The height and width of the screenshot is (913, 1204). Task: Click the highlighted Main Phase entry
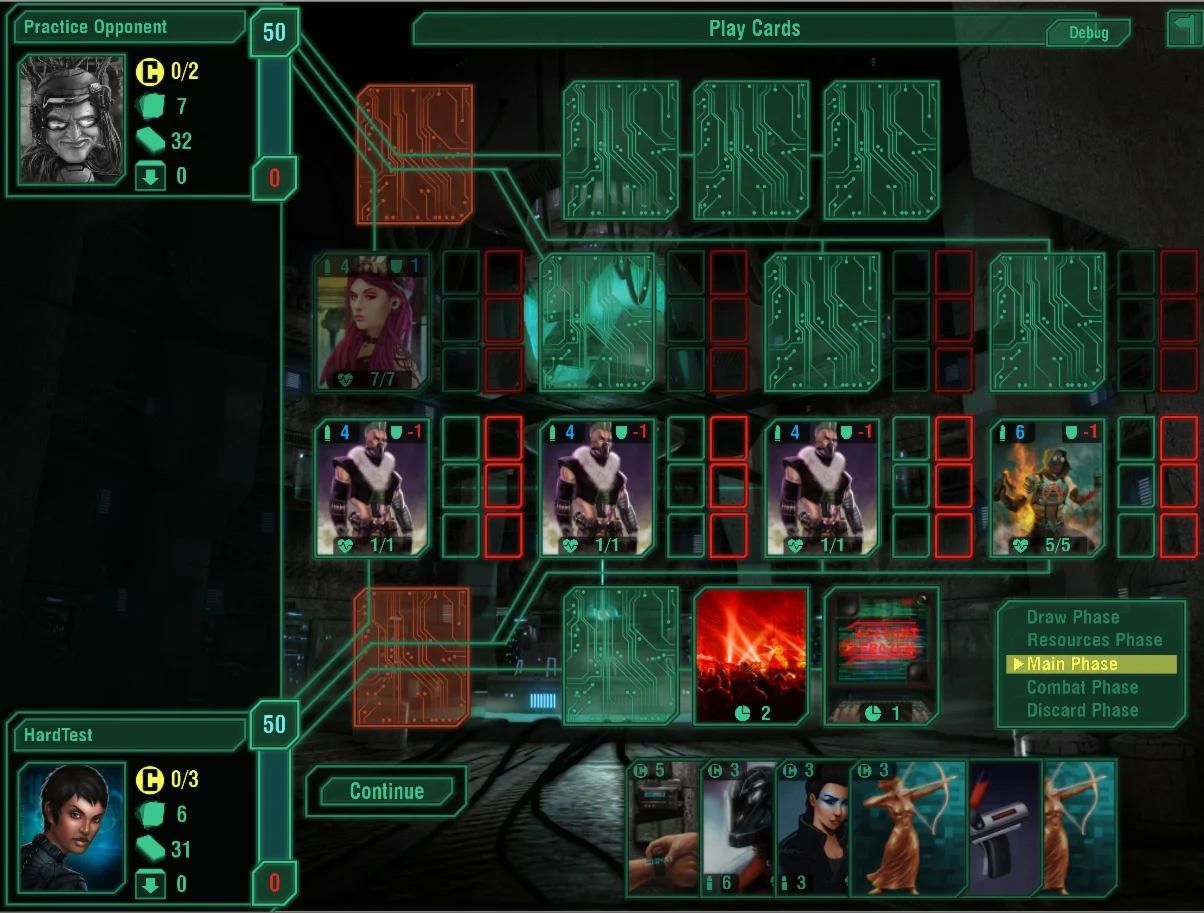(x=1072, y=664)
